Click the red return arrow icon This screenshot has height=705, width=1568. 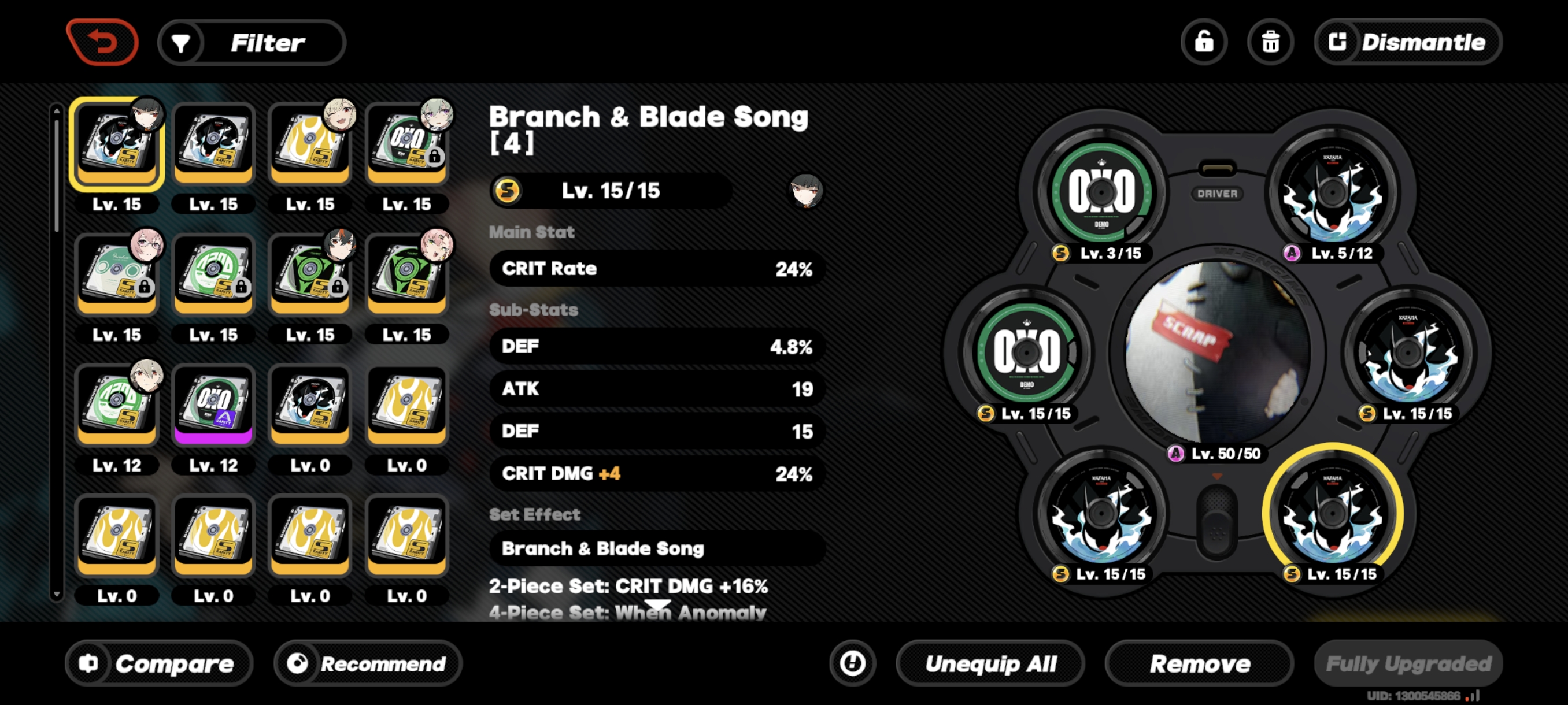click(x=103, y=42)
